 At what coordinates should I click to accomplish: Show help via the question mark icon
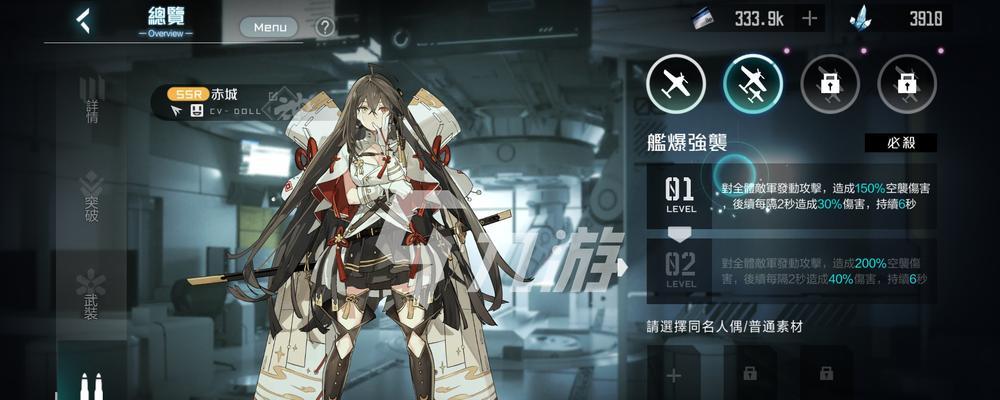click(325, 27)
